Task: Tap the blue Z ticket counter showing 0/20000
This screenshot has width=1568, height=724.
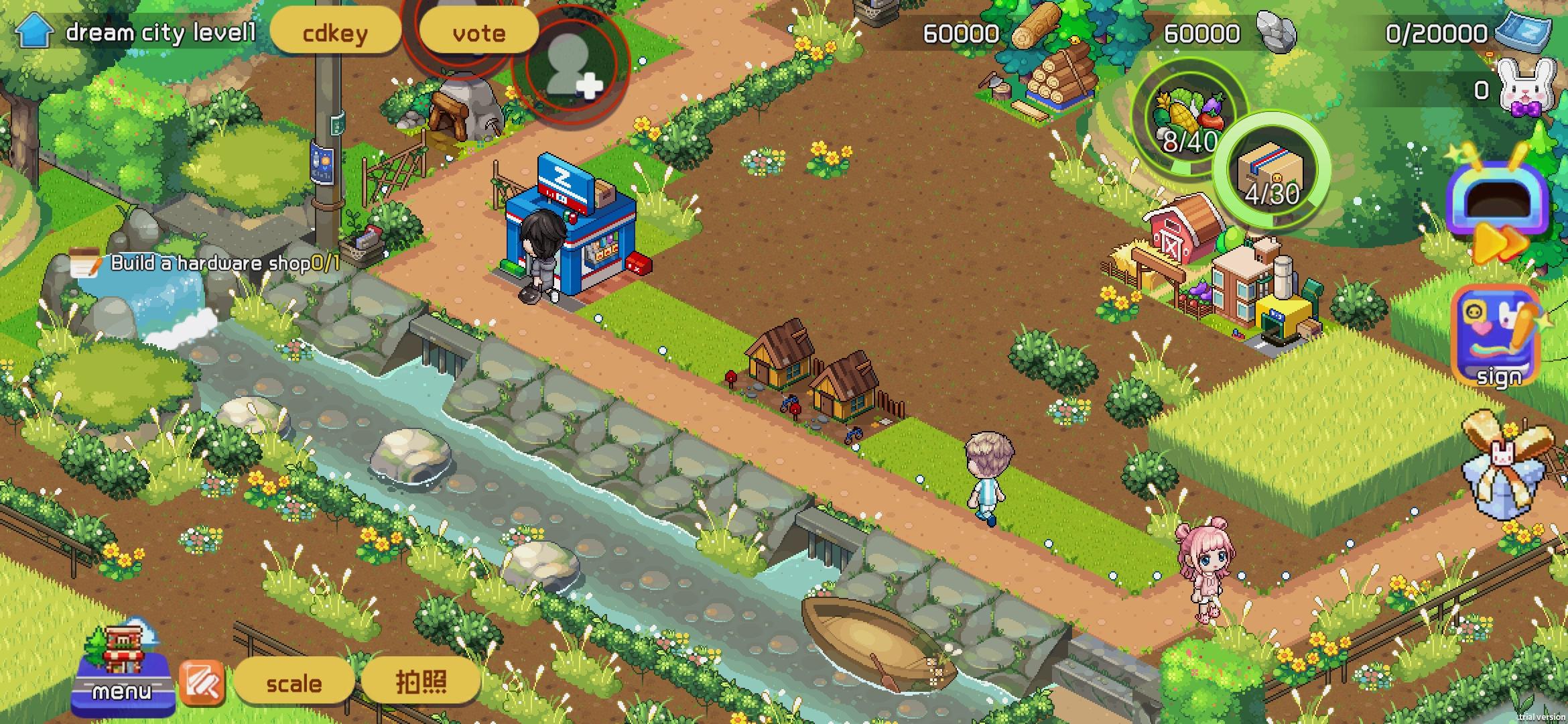Action: [x=1461, y=32]
